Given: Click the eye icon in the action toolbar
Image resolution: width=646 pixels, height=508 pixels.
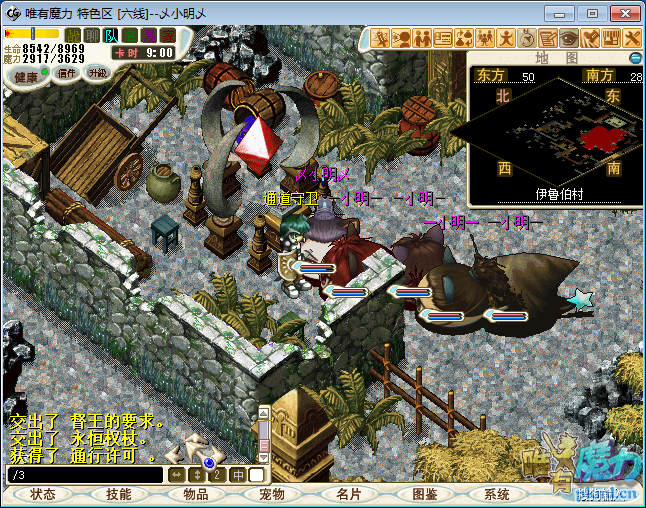Looking at the screenshot, I should (569, 38).
